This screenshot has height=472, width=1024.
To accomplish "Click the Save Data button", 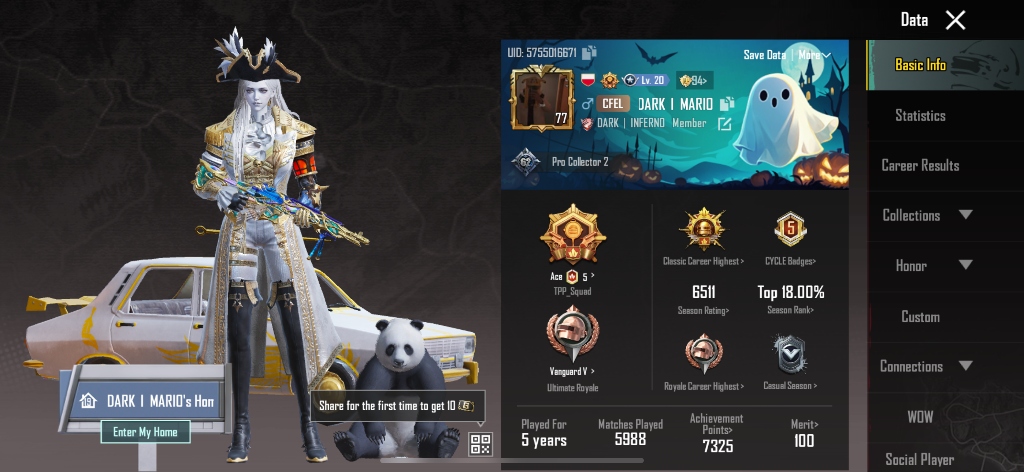I will tap(764, 55).
